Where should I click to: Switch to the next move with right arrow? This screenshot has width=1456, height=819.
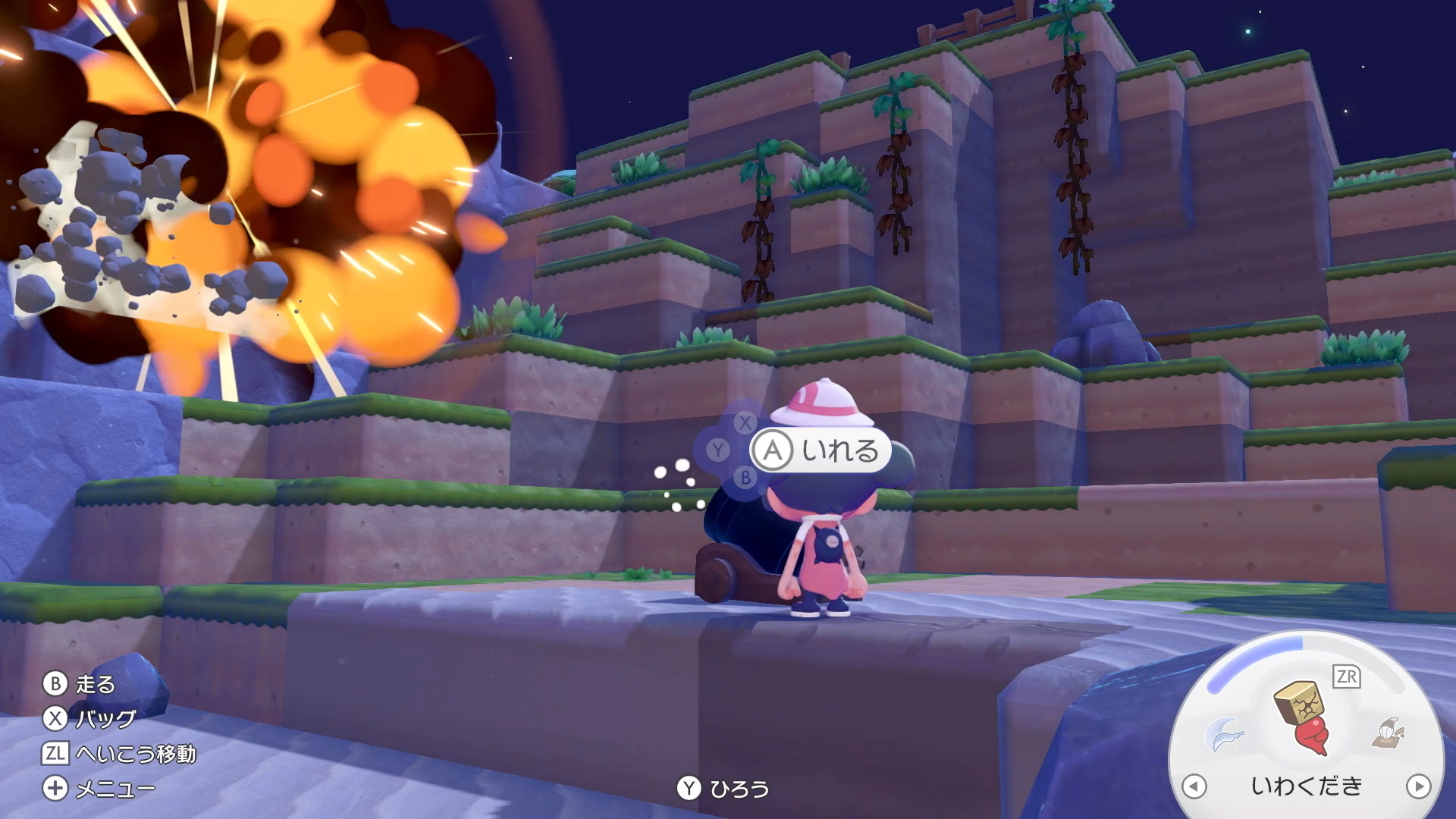[x=1417, y=786]
